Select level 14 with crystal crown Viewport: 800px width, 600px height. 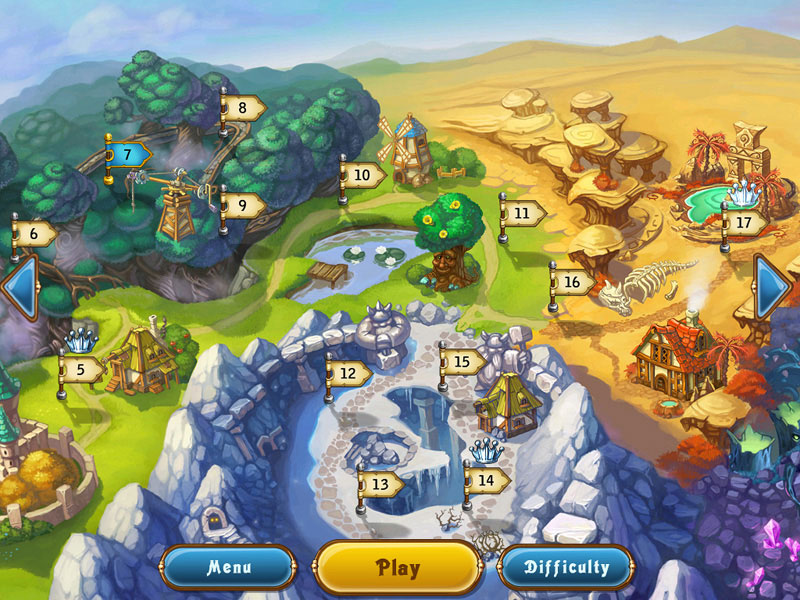coord(487,479)
